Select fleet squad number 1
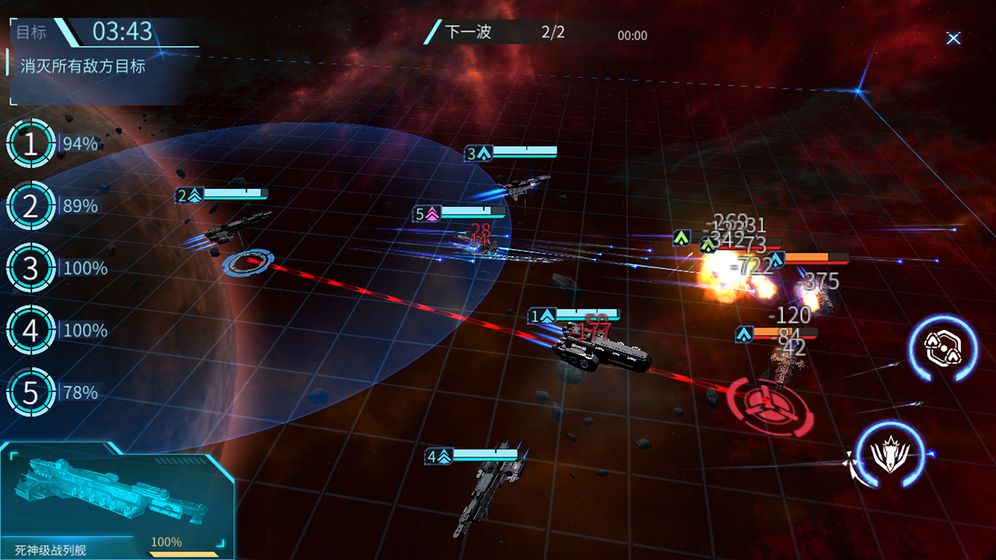 (x=30, y=145)
